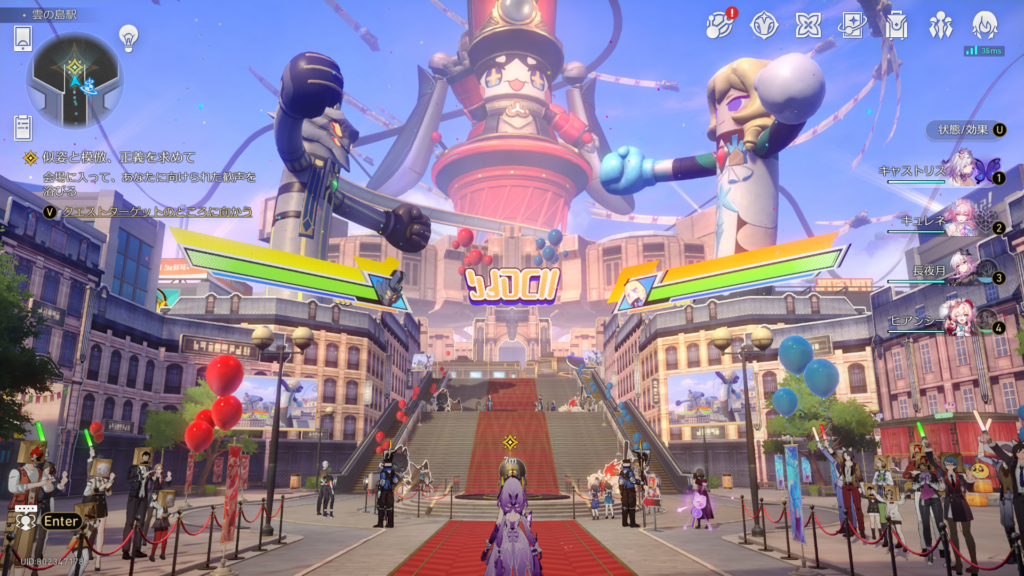1024x576 pixels.
Task: Open the circular minimap
Action: click(x=74, y=79)
